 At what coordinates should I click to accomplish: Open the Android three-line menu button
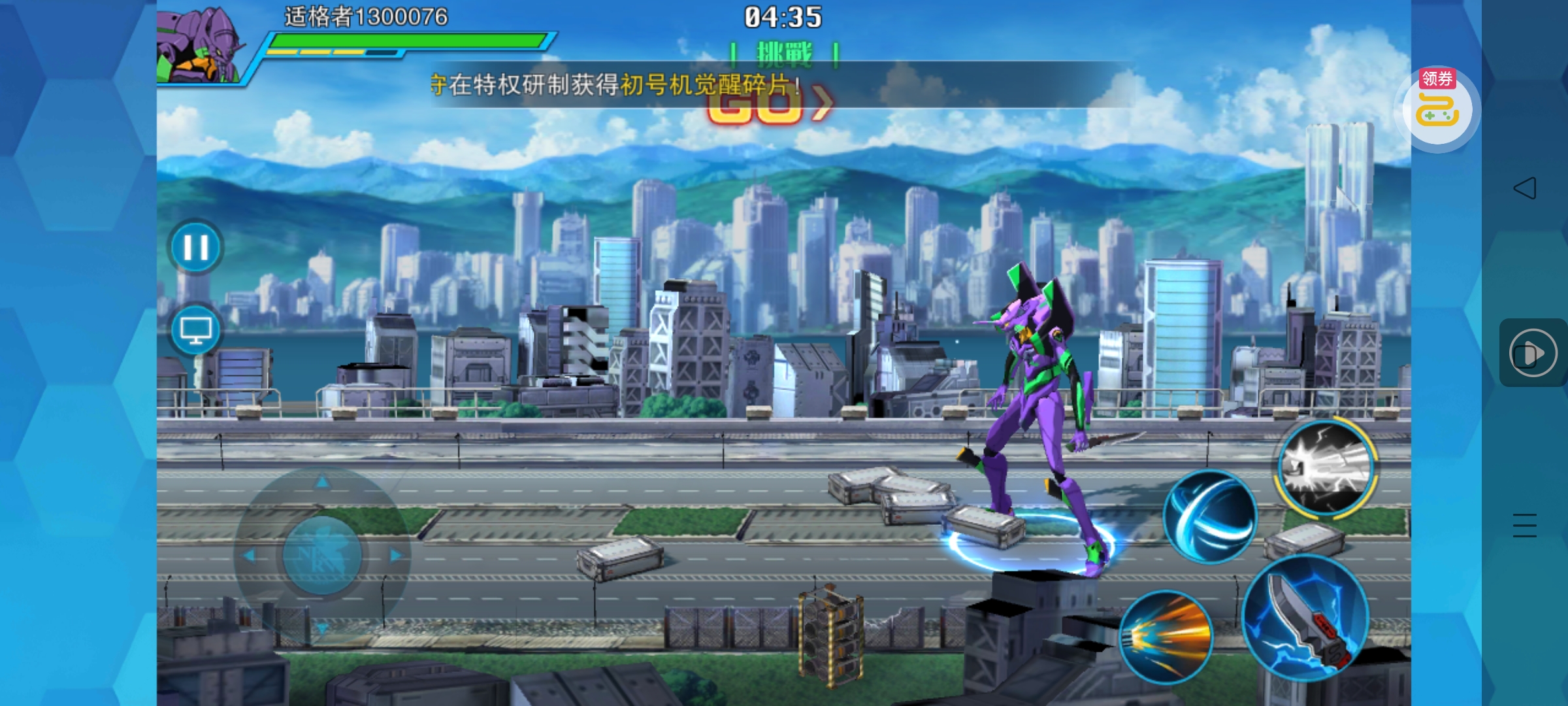1524,526
